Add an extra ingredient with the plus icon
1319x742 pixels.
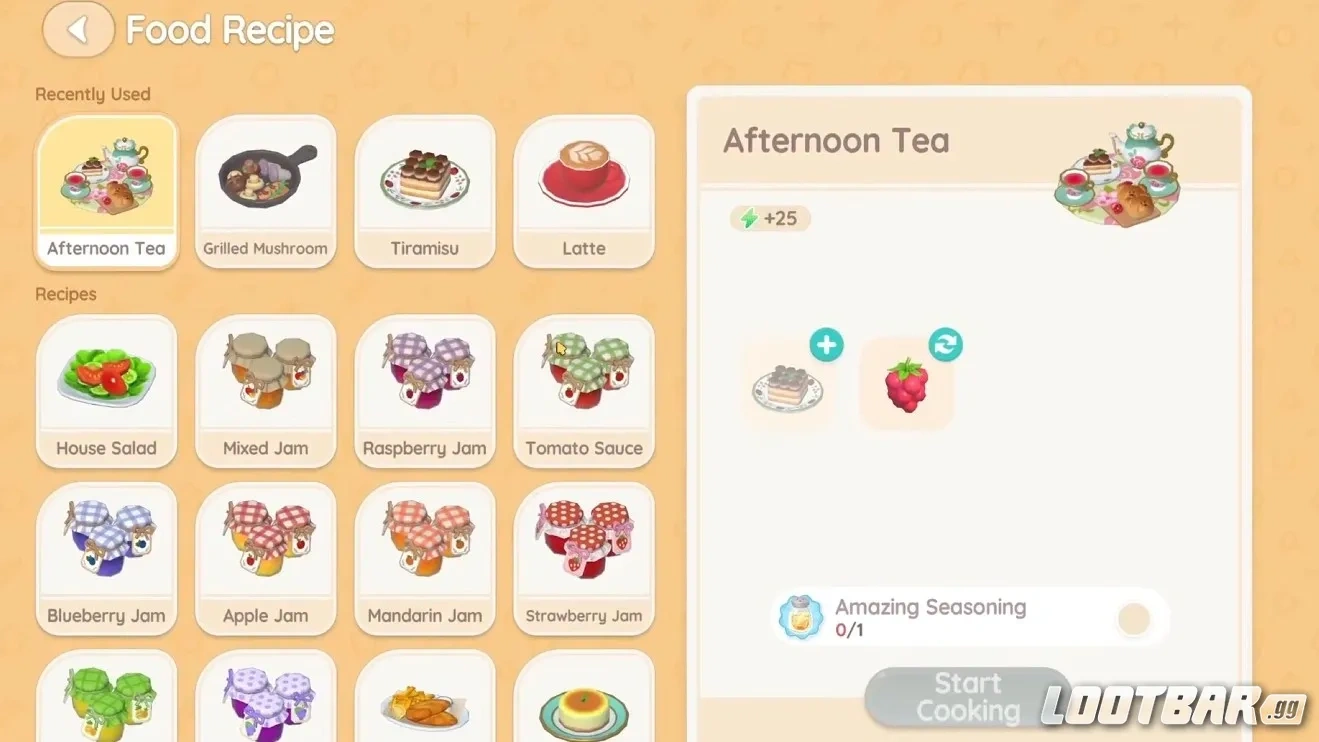coord(826,345)
